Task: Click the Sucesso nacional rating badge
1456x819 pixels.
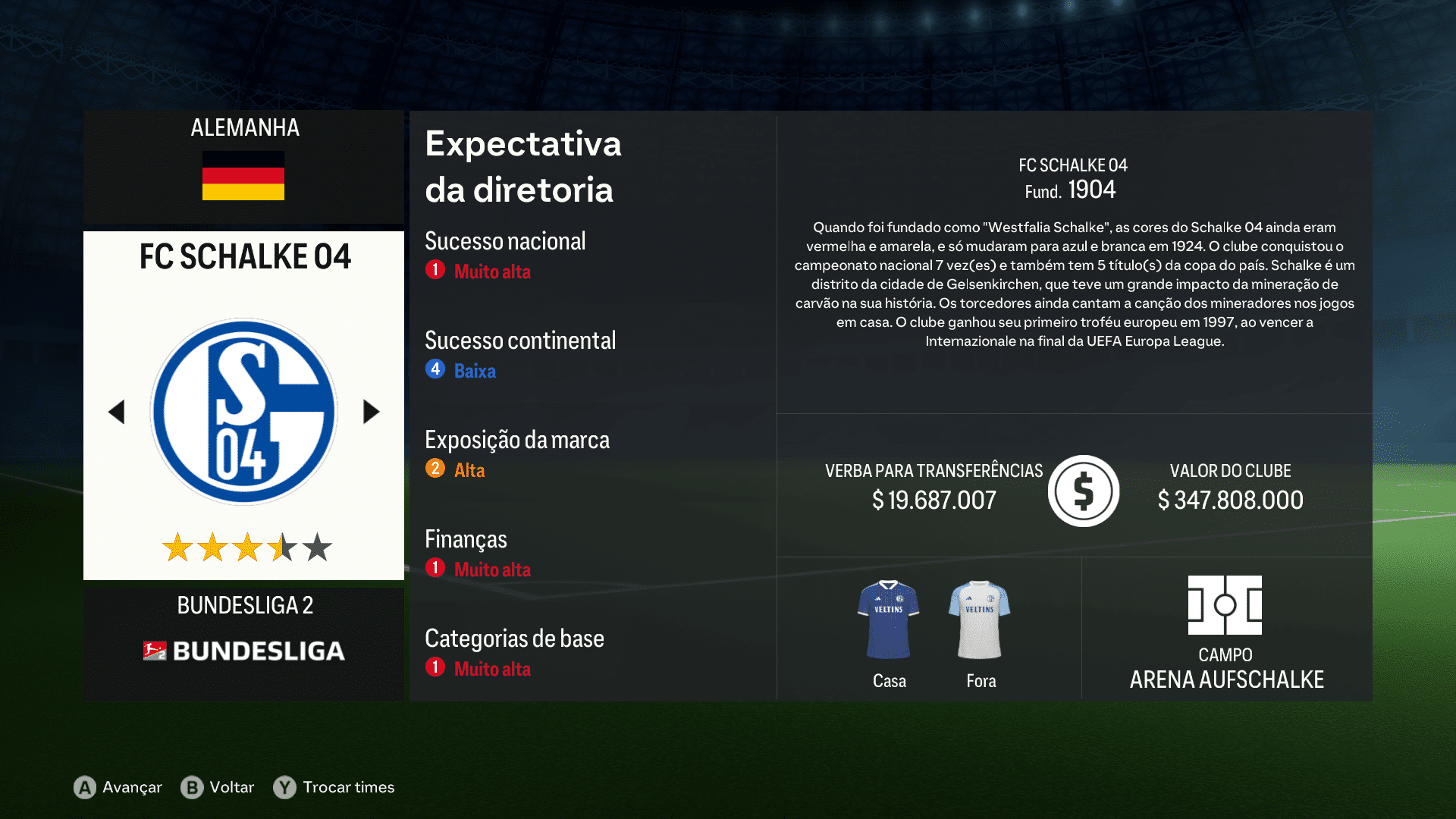Action: point(435,270)
